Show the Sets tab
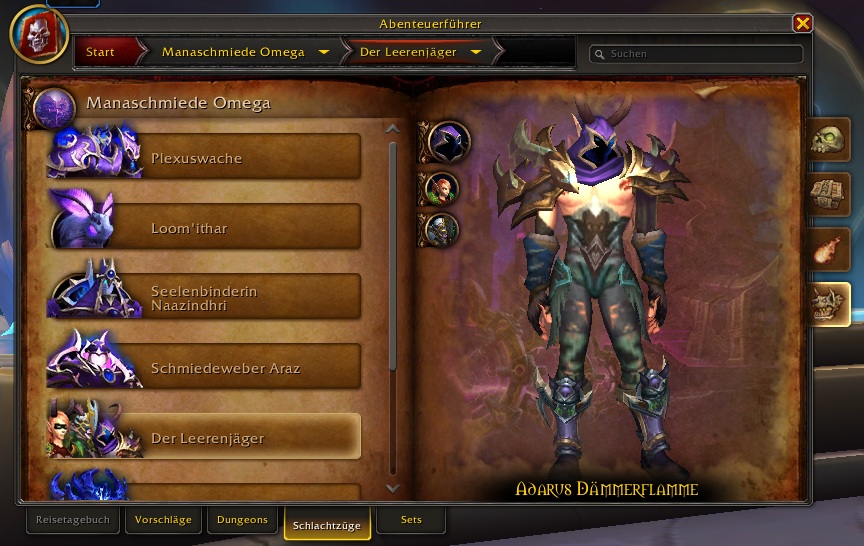The height and width of the screenshot is (546, 864). 411,520
